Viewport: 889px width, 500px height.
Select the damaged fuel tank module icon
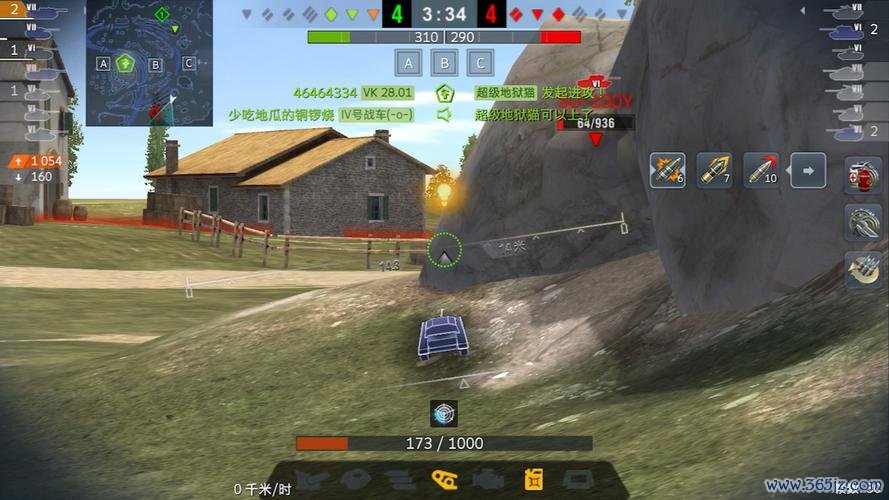point(534,479)
